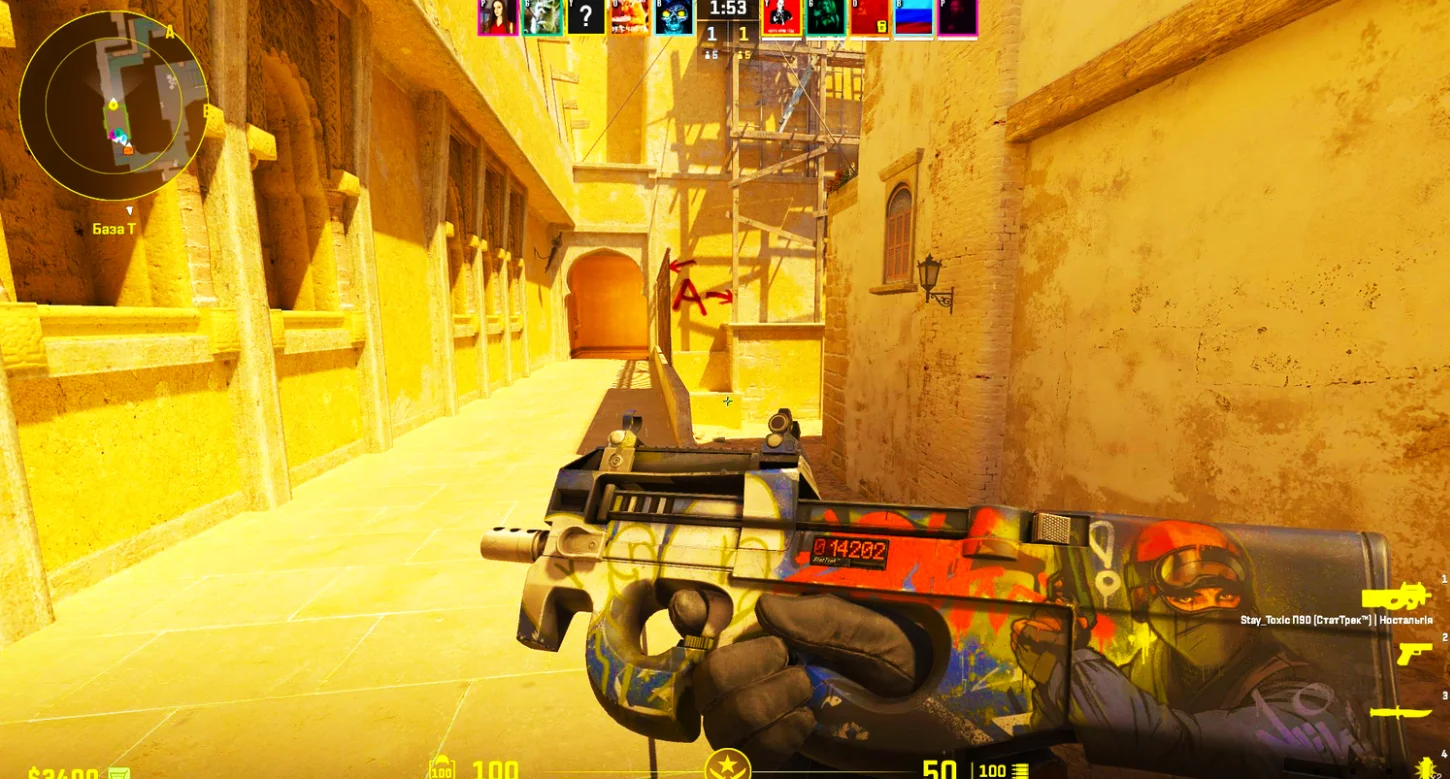Select the blue and red flag avatar

point(913,17)
